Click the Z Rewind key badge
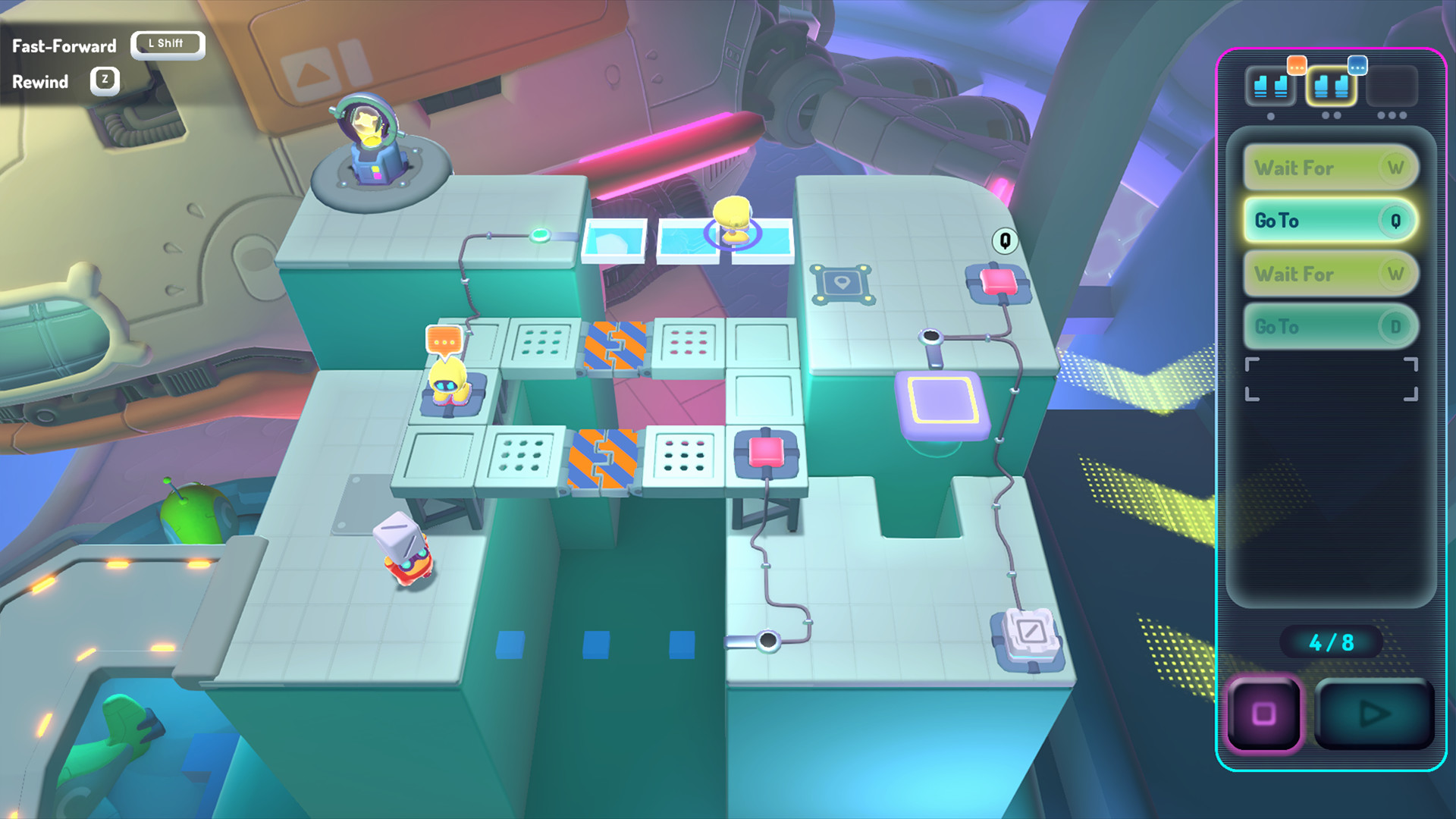The height and width of the screenshot is (819, 1456). [x=104, y=80]
